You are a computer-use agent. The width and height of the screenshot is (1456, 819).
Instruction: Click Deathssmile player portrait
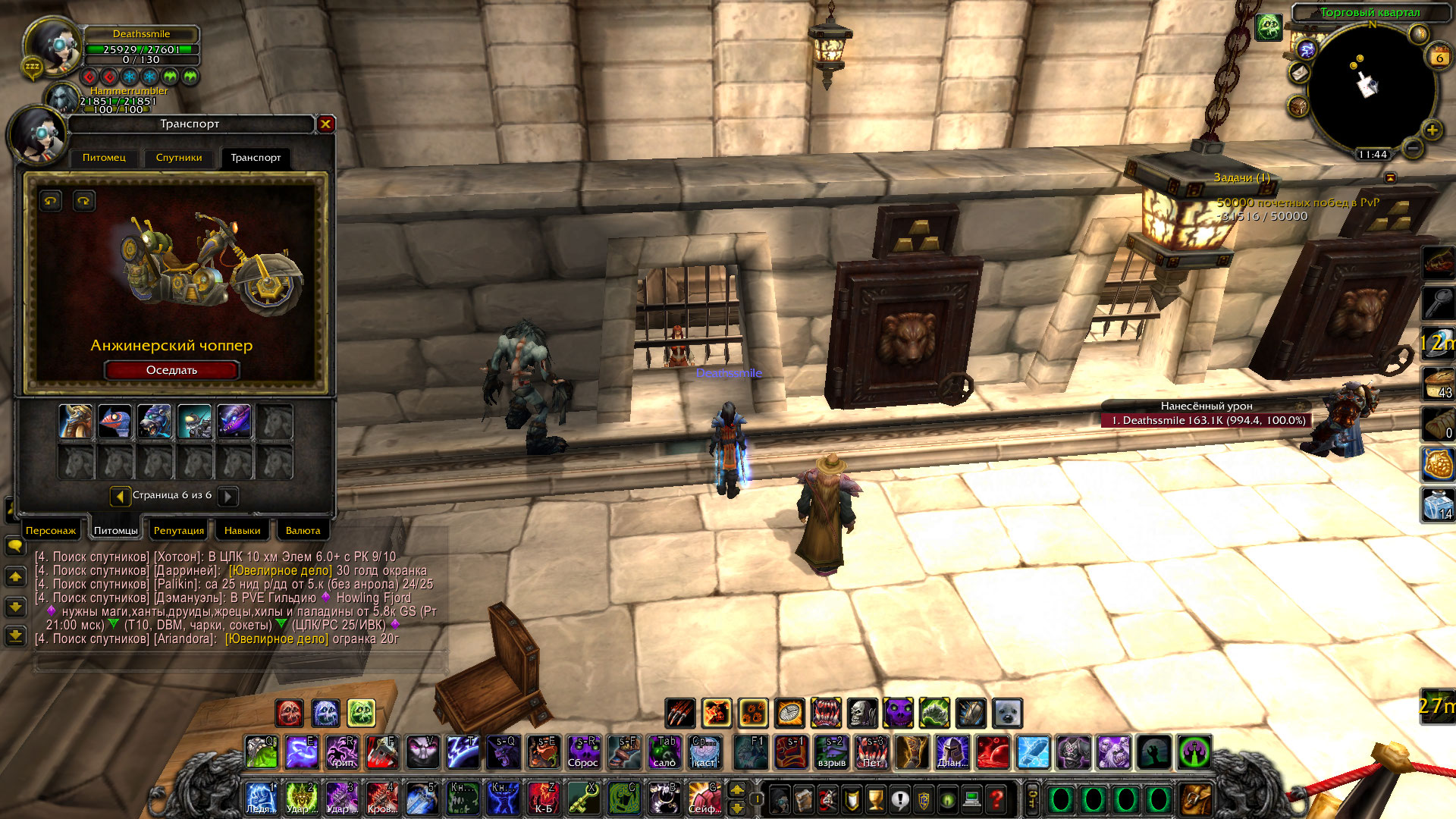point(53,47)
